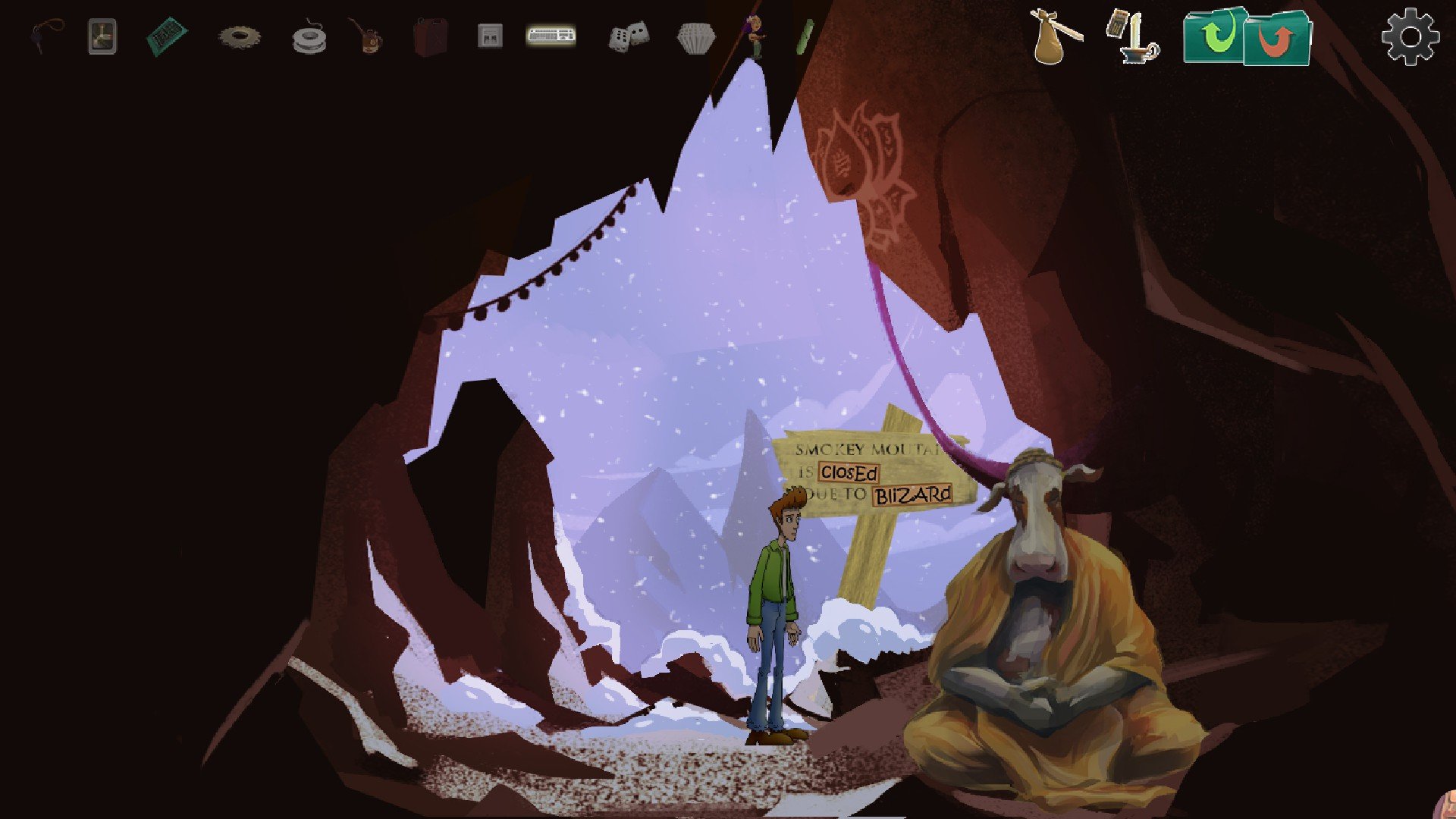Open the green-arrow load folder
1456x819 pixels.
point(1215,36)
